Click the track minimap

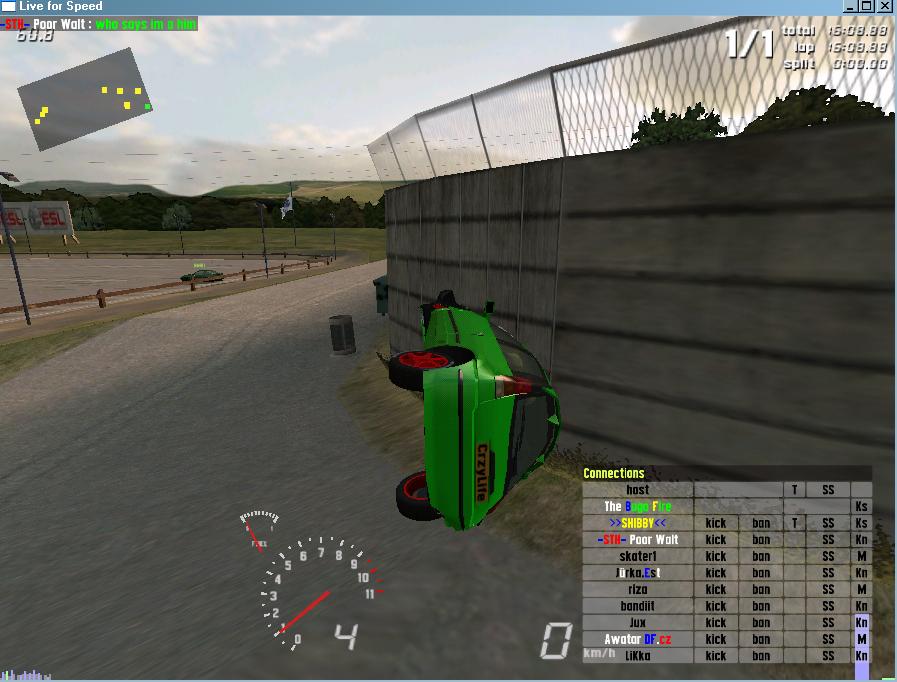pos(86,101)
